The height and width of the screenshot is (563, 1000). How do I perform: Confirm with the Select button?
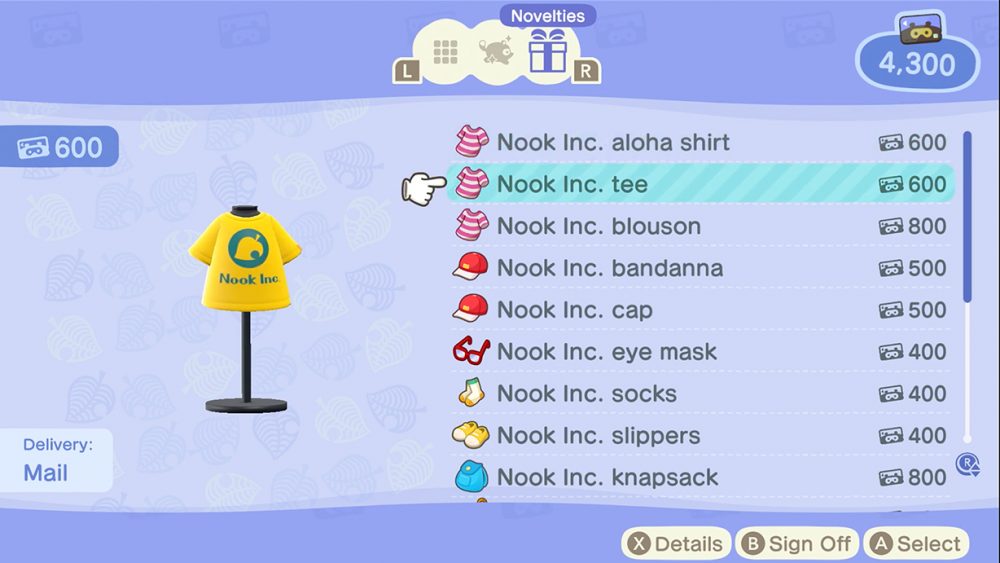(916, 544)
